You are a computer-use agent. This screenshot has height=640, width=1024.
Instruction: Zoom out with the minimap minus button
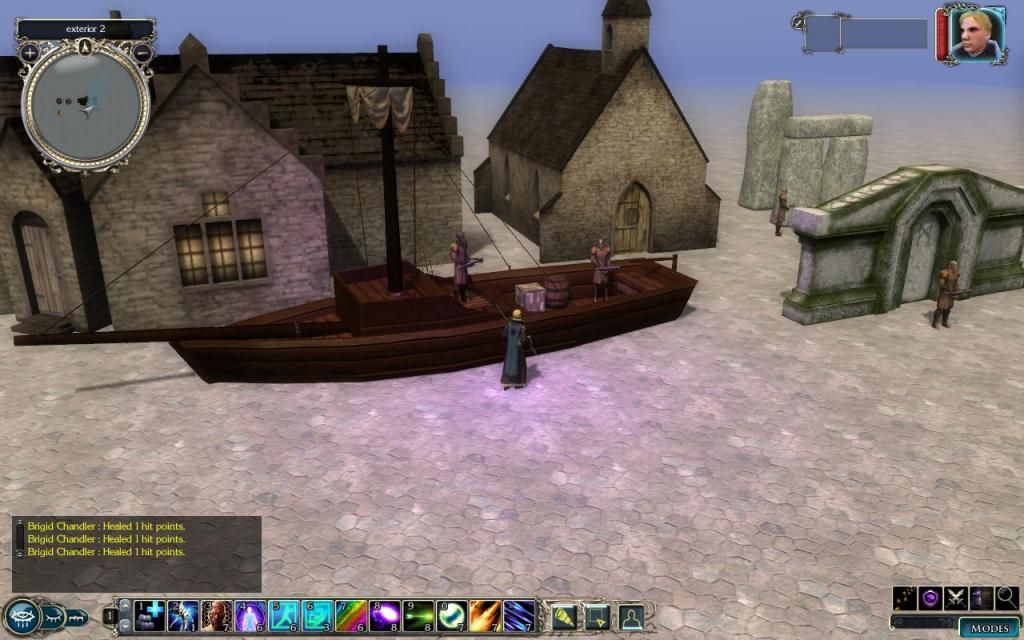(x=143, y=51)
